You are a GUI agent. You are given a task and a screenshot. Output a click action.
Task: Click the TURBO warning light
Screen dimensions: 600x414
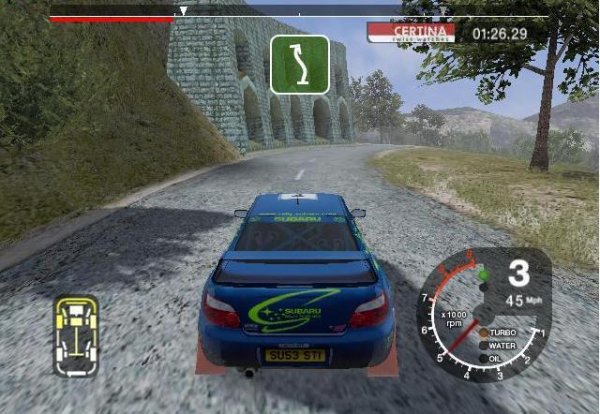[x=484, y=332]
